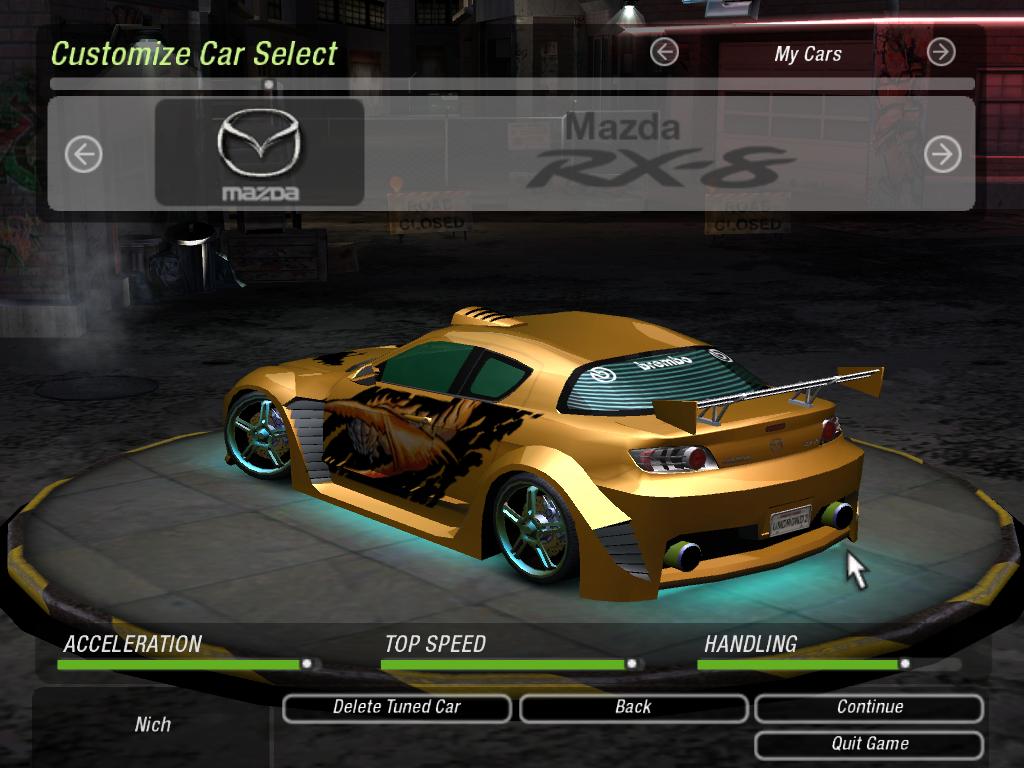Show the next car with right arrow
This screenshot has width=1024, height=768.
tap(942, 154)
